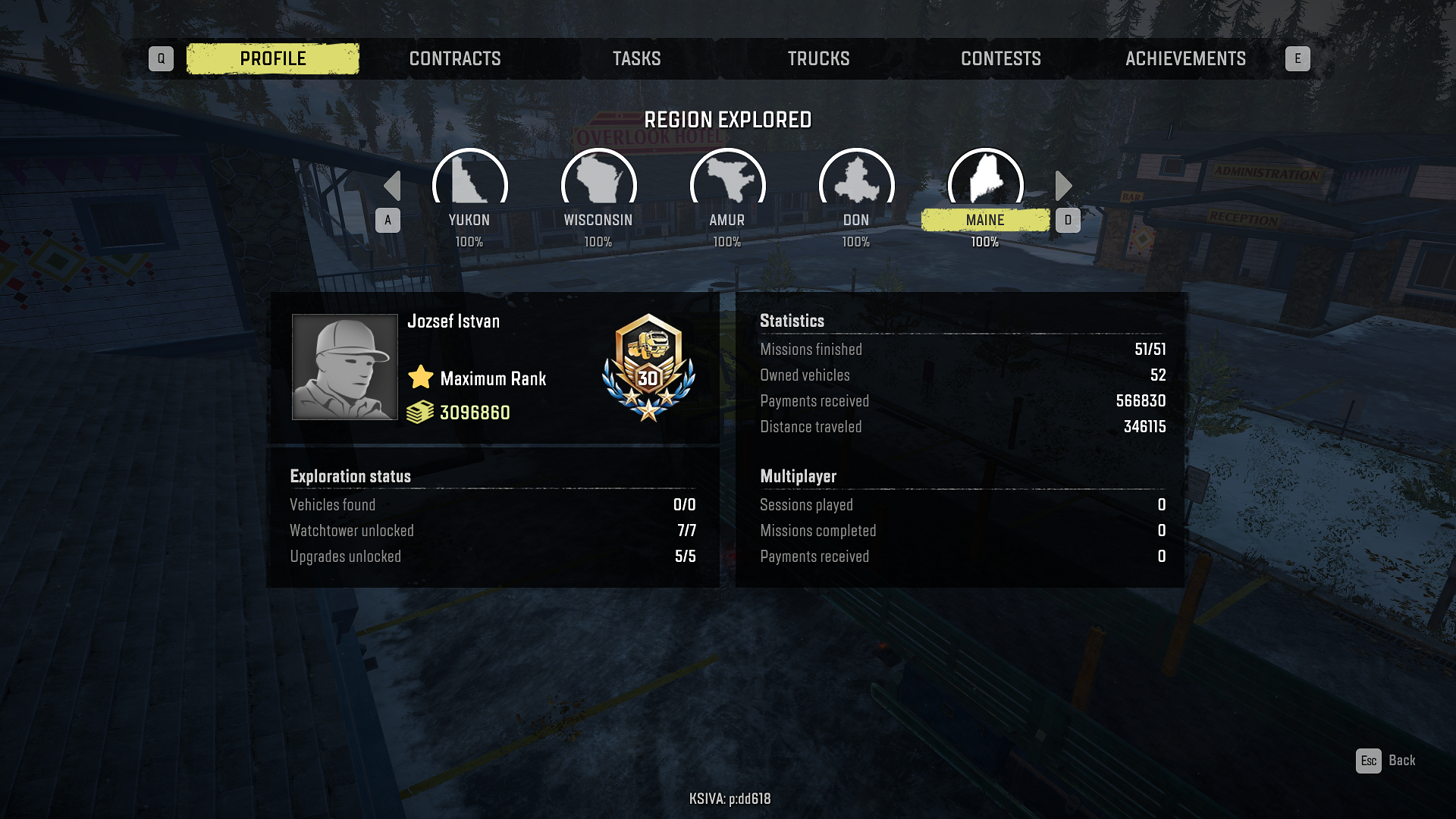
Task: Choose the Yukon region
Action: click(x=469, y=182)
